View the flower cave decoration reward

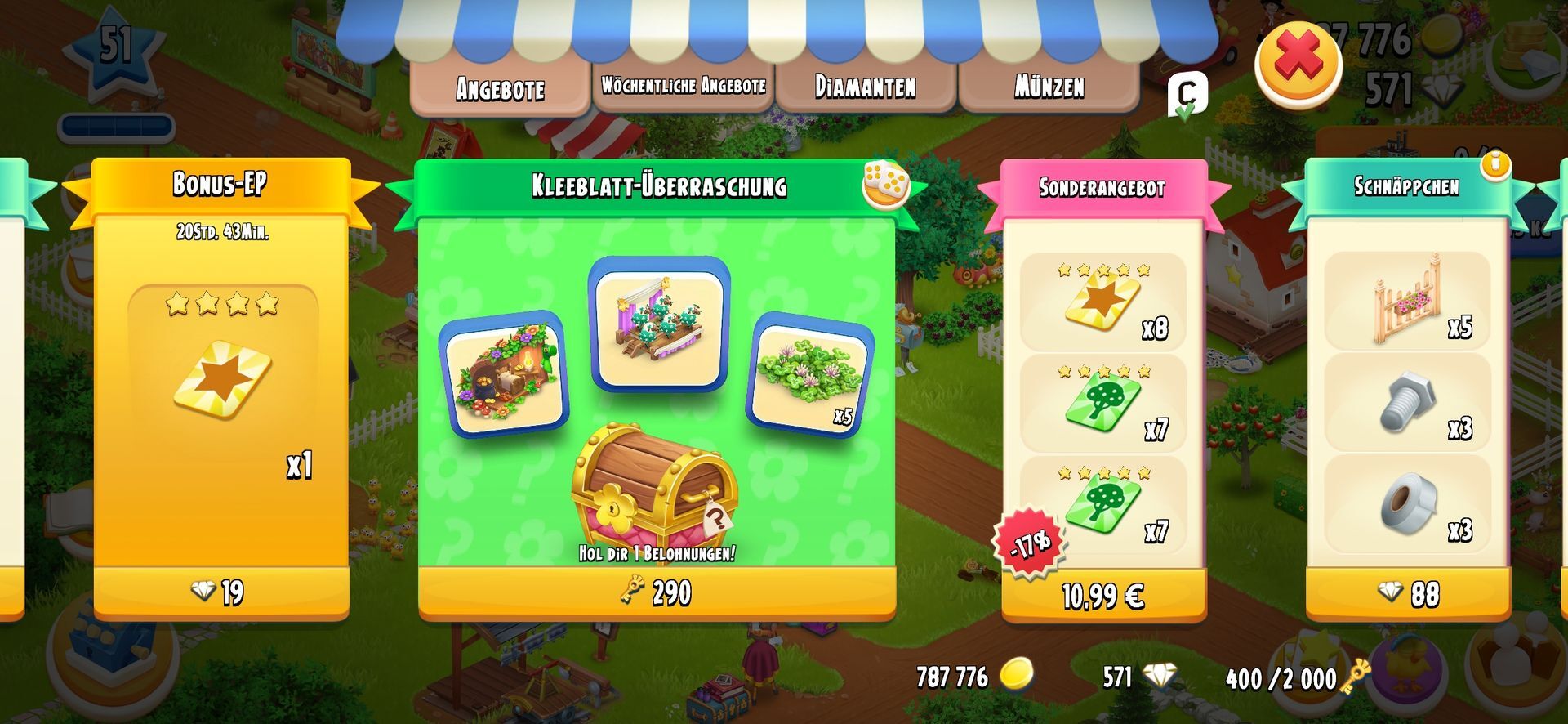[x=505, y=375]
